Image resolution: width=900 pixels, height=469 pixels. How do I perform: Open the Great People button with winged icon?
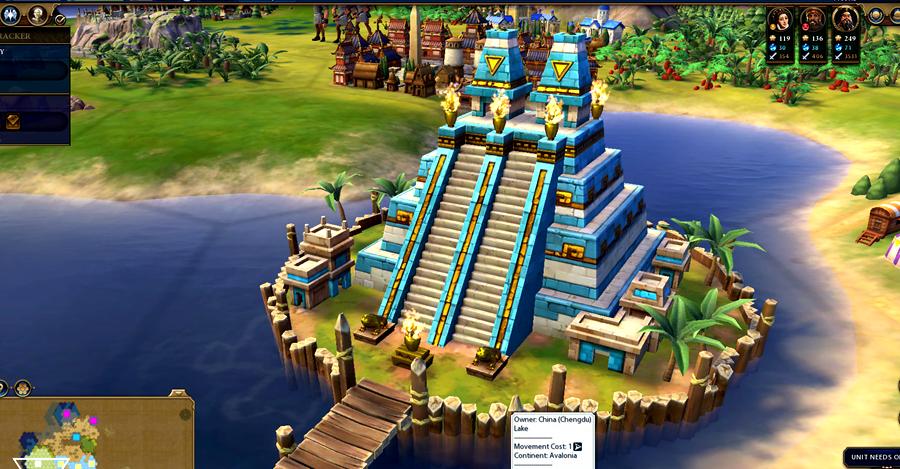pyautogui.click(x=11, y=13)
